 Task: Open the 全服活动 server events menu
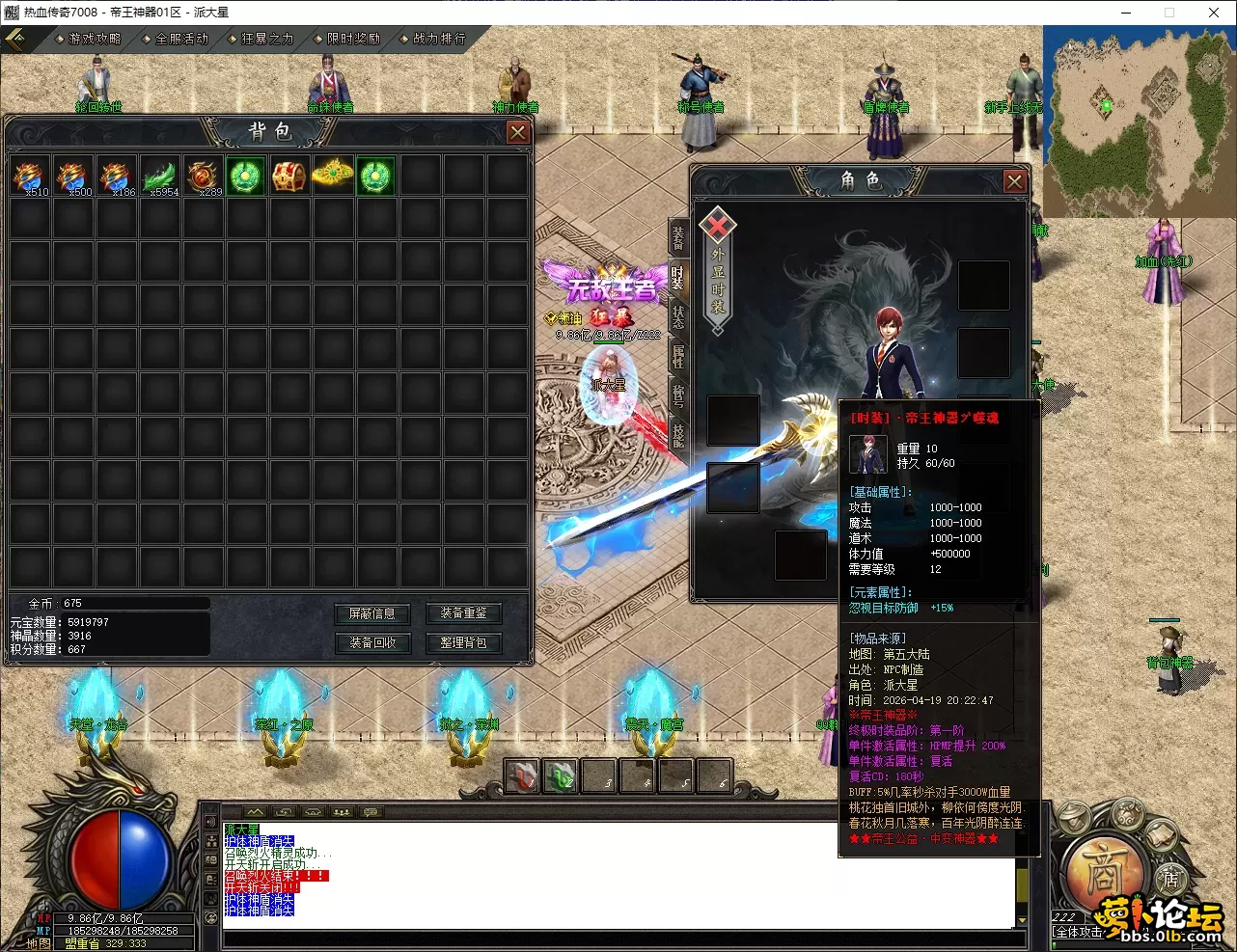180,39
